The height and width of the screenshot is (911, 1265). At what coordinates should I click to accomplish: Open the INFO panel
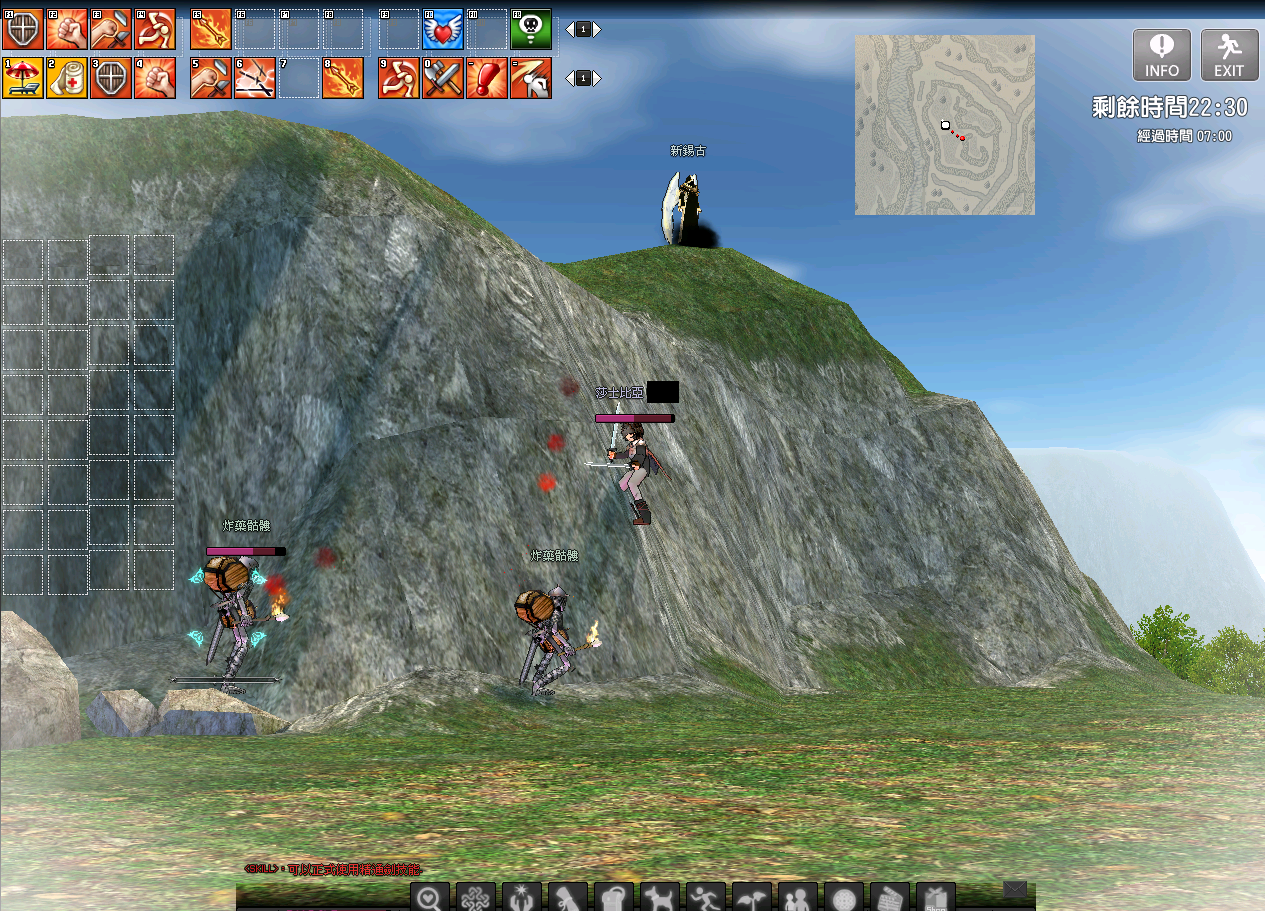(x=1161, y=55)
